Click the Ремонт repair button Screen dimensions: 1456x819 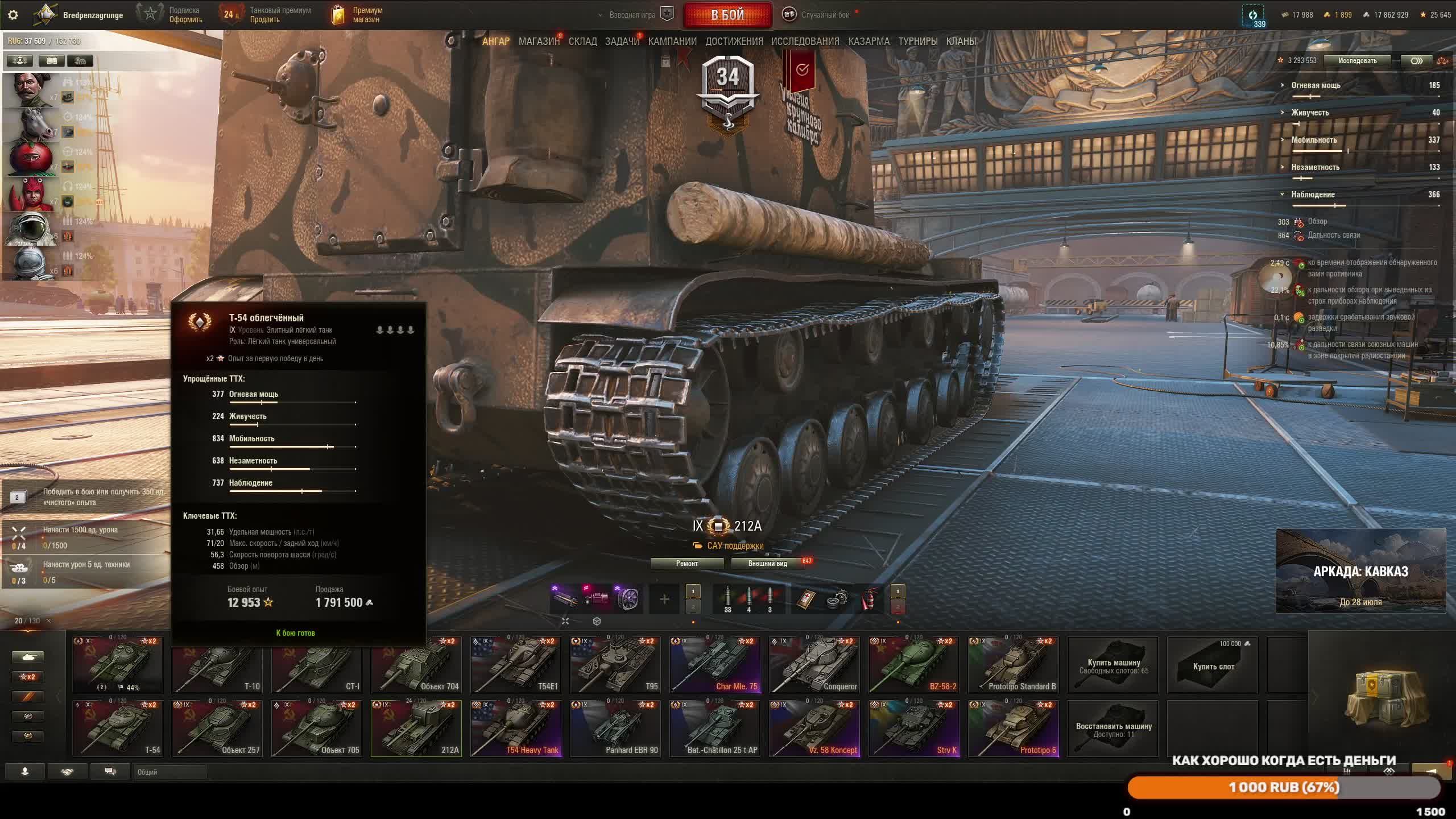click(687, 563)
